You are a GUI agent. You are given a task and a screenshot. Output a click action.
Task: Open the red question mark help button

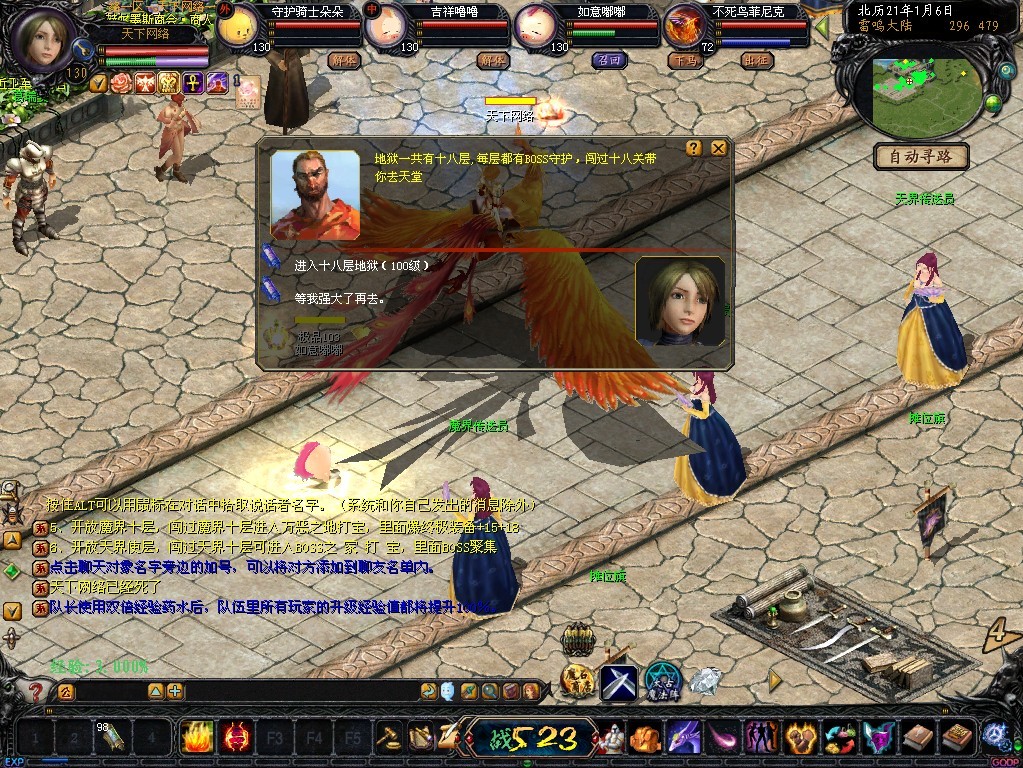36,692
